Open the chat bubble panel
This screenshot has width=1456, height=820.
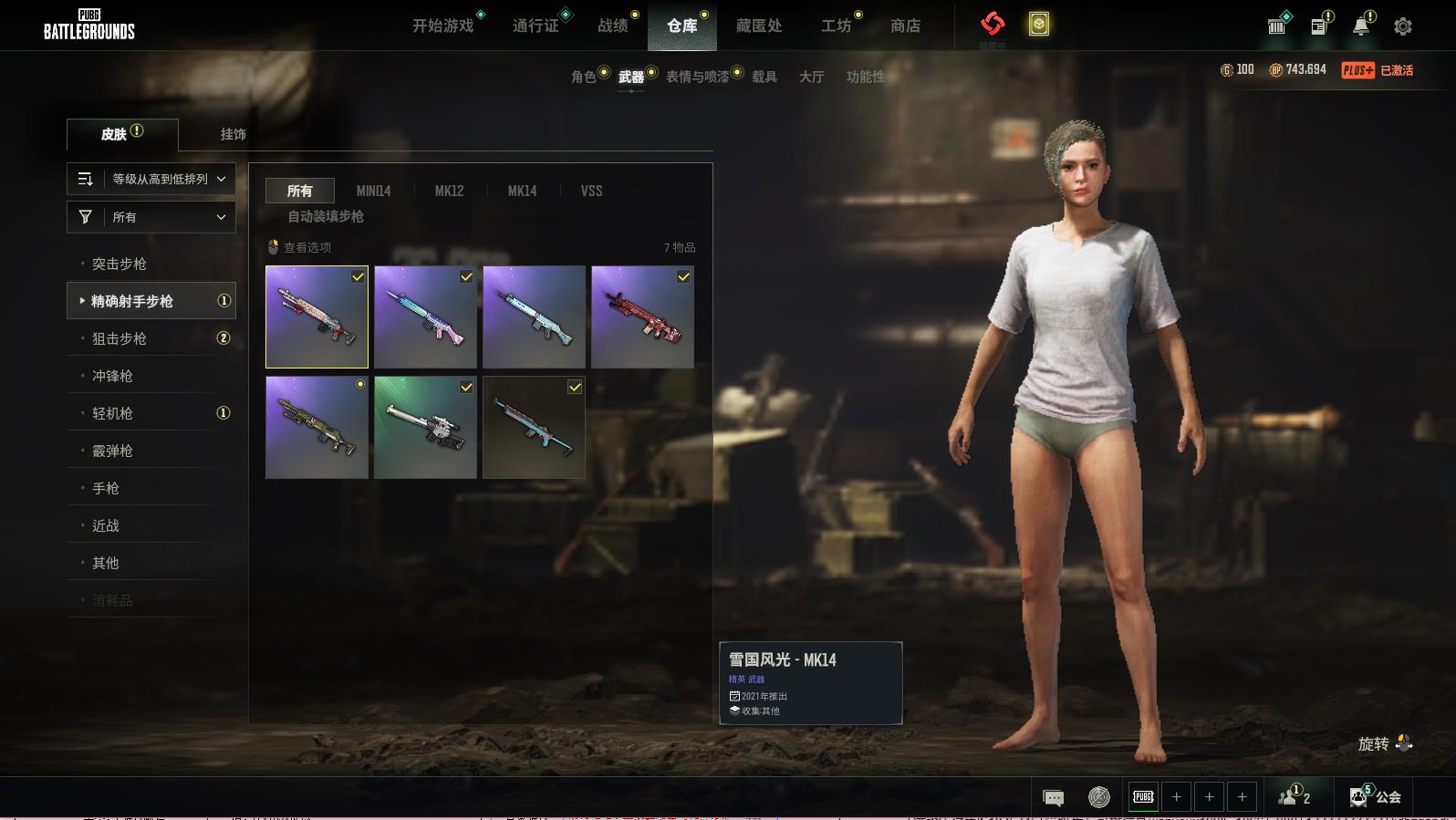(x=1053, y=798)
